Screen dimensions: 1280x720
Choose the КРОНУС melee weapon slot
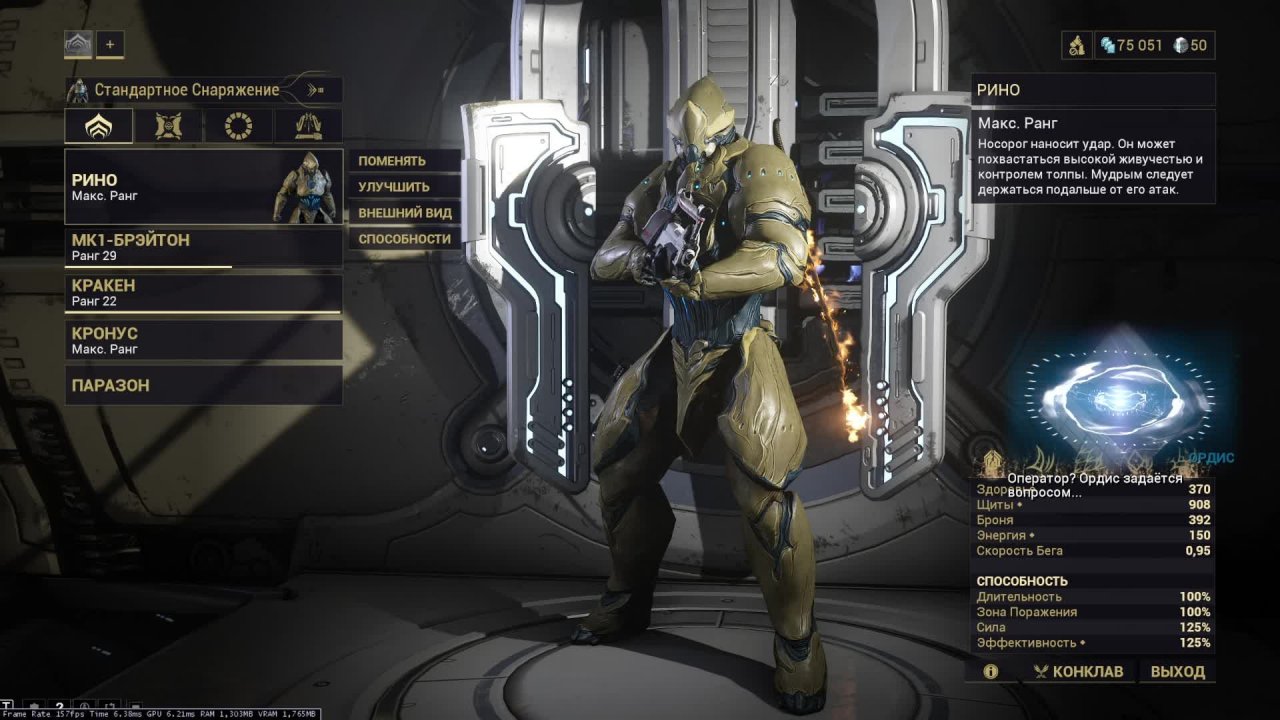[204, 340]
